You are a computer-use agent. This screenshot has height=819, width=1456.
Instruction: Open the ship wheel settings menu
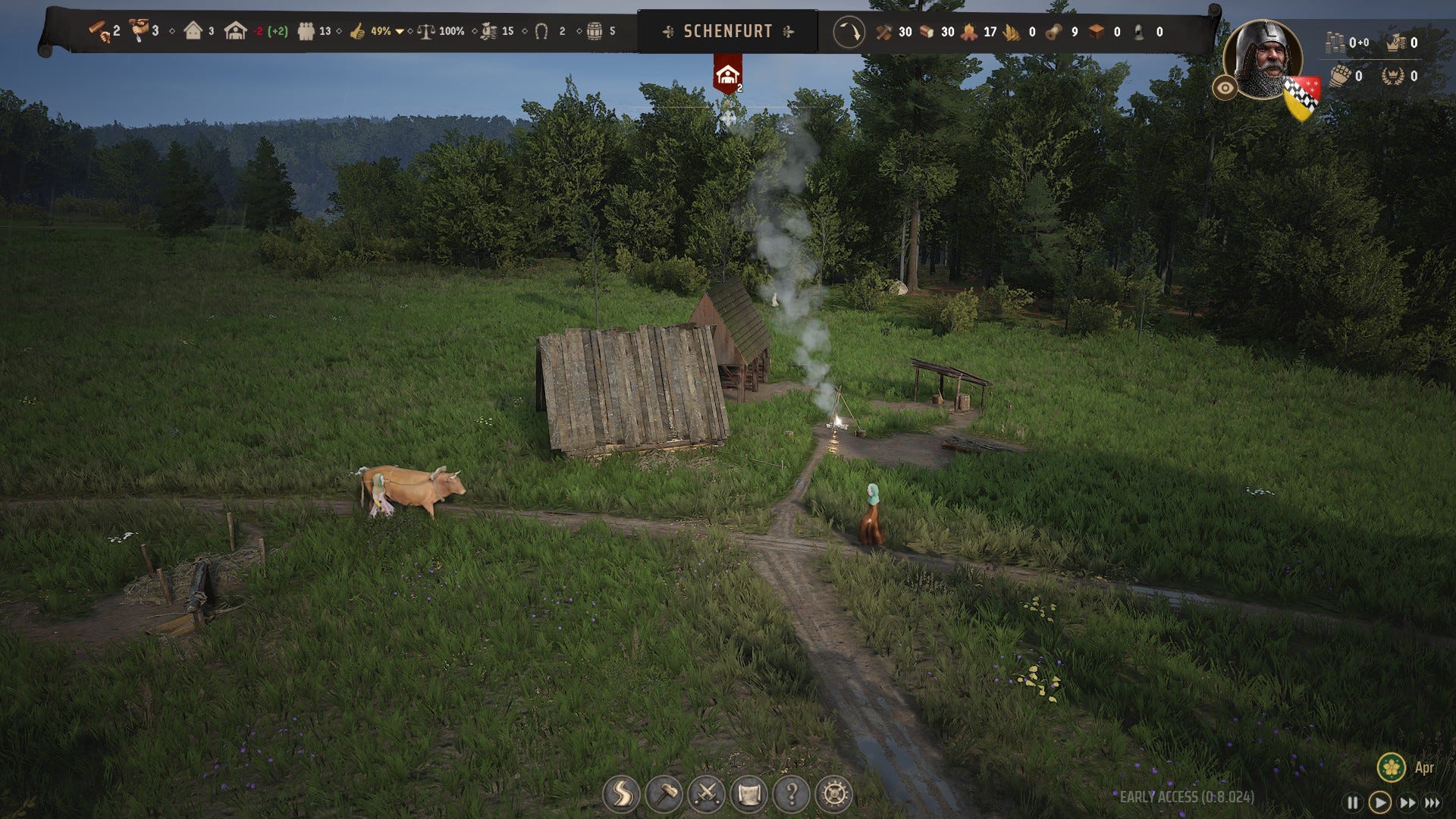[834, 794]
